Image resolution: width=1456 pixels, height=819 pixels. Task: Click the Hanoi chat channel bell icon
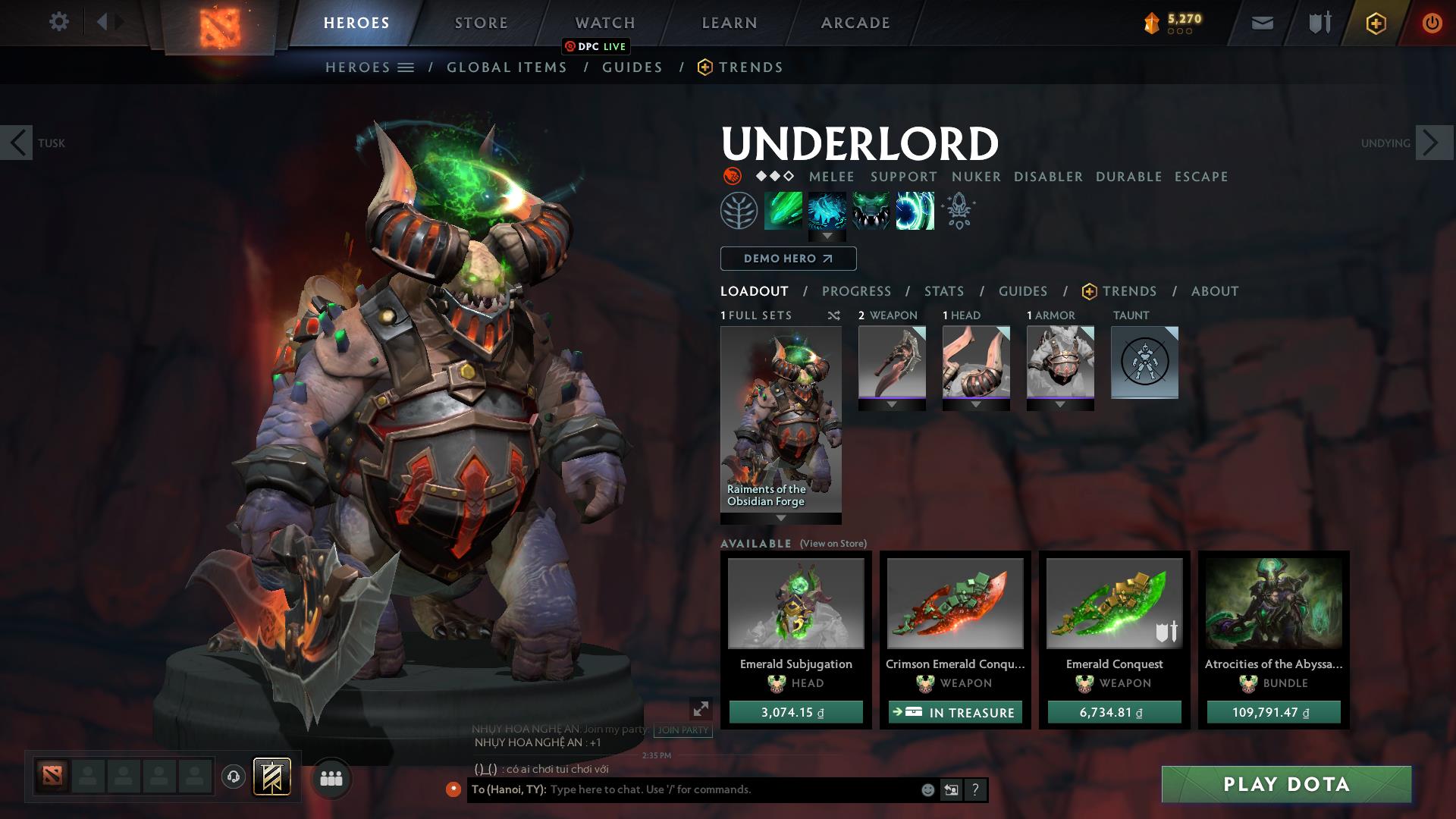pos(453,789)
